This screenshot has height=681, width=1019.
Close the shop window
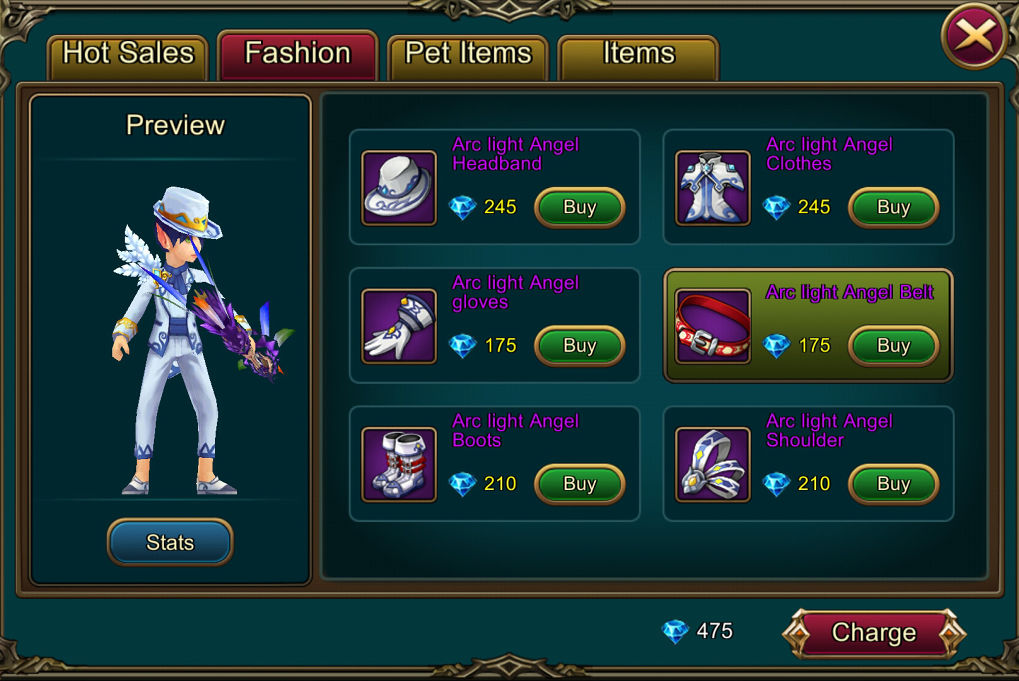click(974, 38)
